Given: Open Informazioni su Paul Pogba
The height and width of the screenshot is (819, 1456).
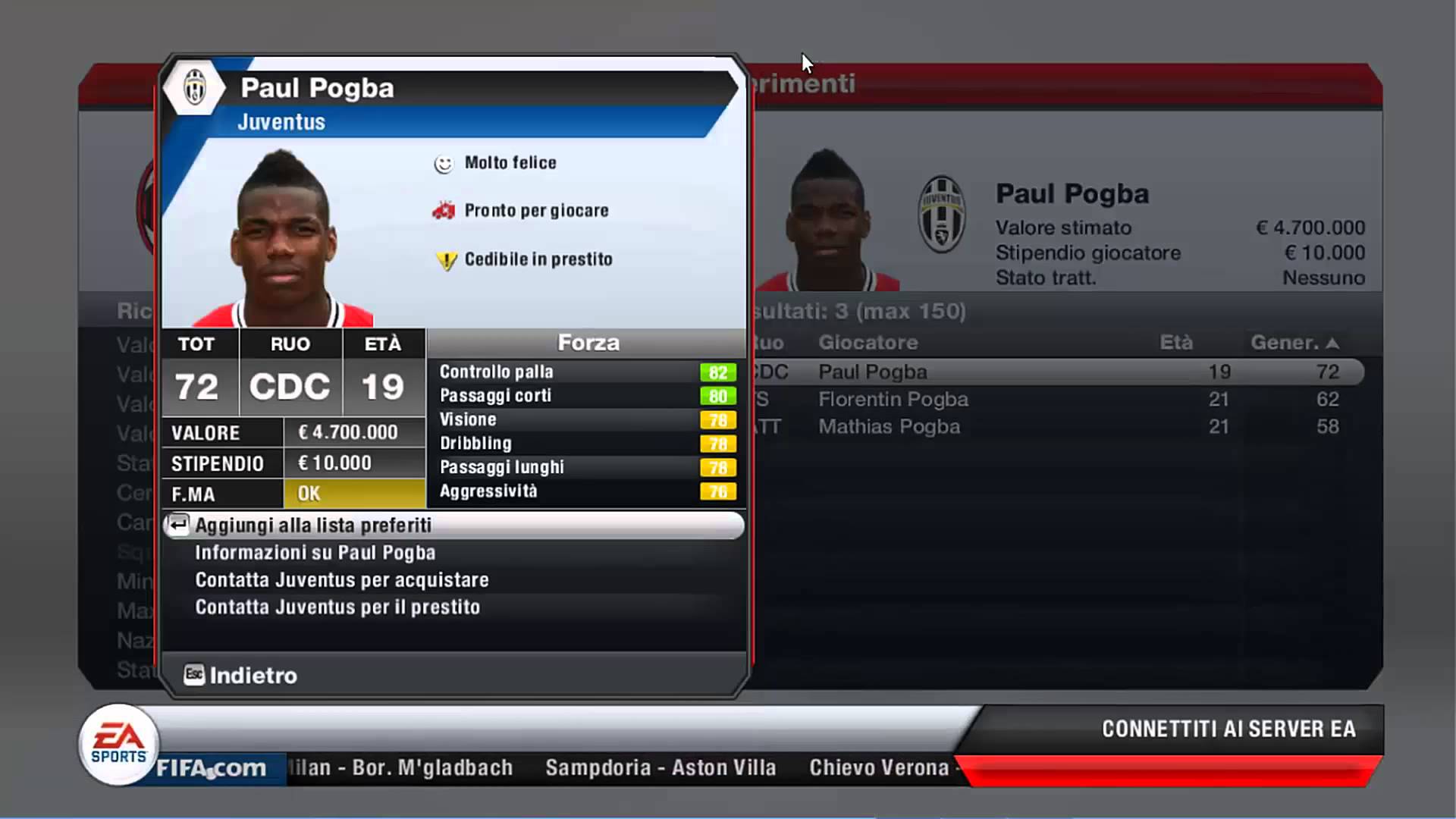Looking at the screenshot, I should tap(315, 553).
